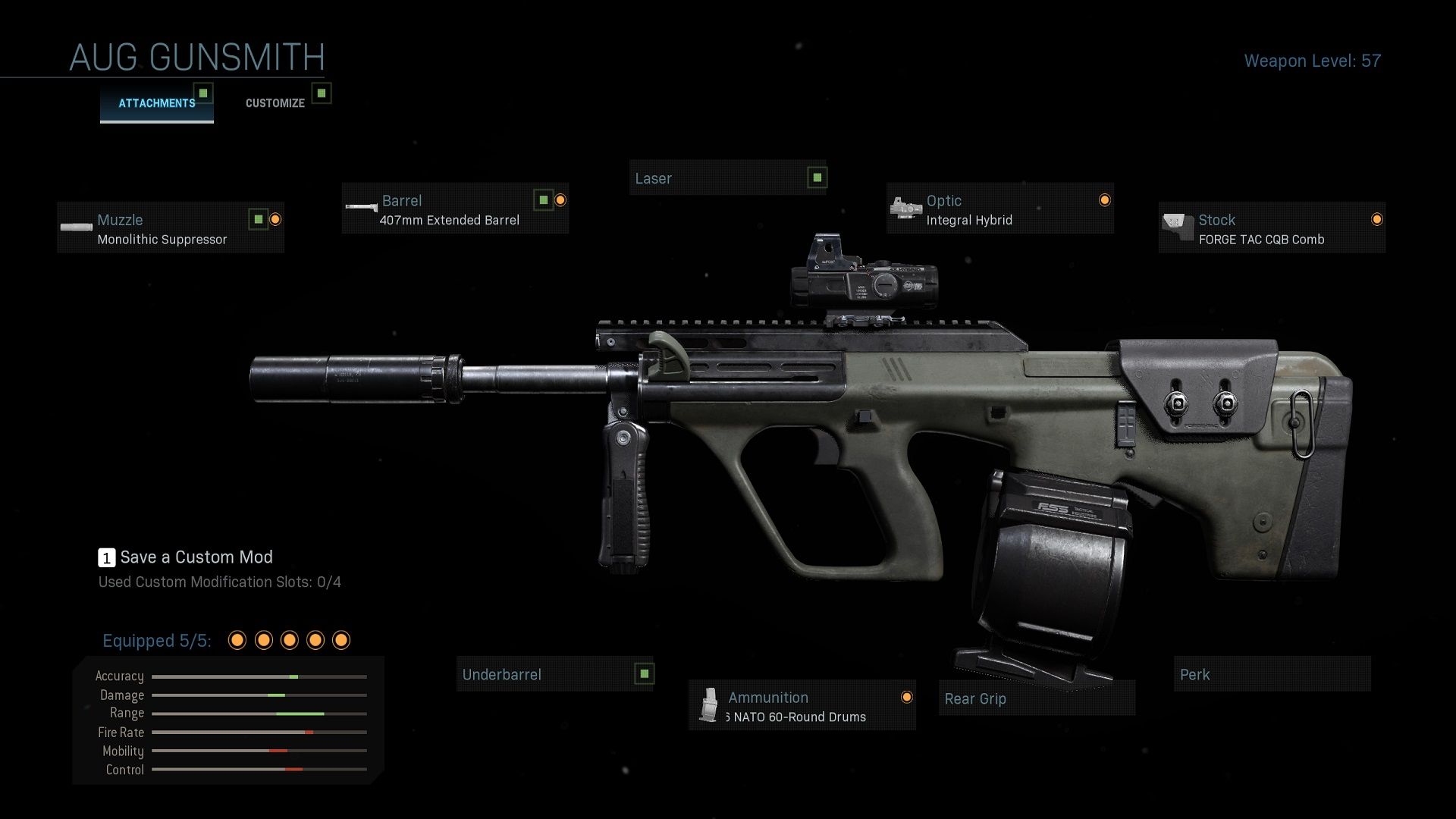
Task: Click the Range stat bar
Action: click(x=258, y=713)
